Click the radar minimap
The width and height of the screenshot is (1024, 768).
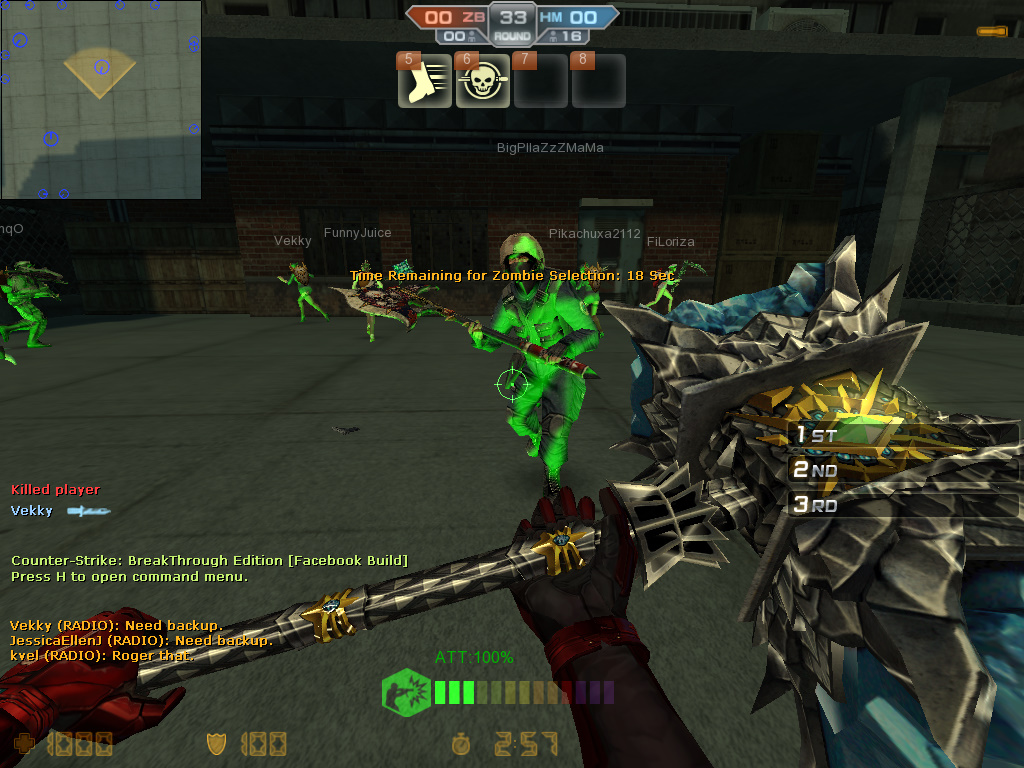(100, 99)
